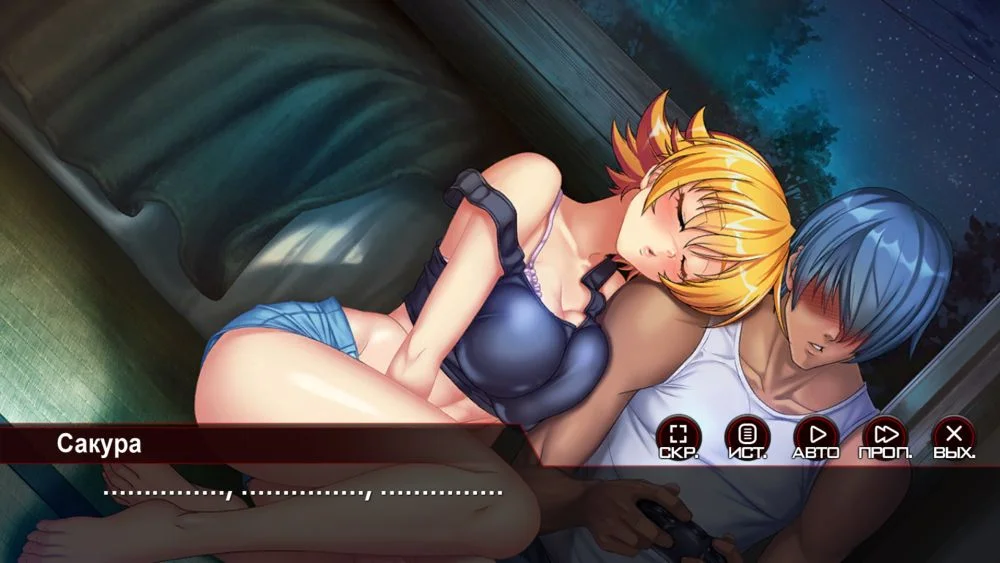
Task: Hide the dialogue box with СКР. button
Action: 678,436
